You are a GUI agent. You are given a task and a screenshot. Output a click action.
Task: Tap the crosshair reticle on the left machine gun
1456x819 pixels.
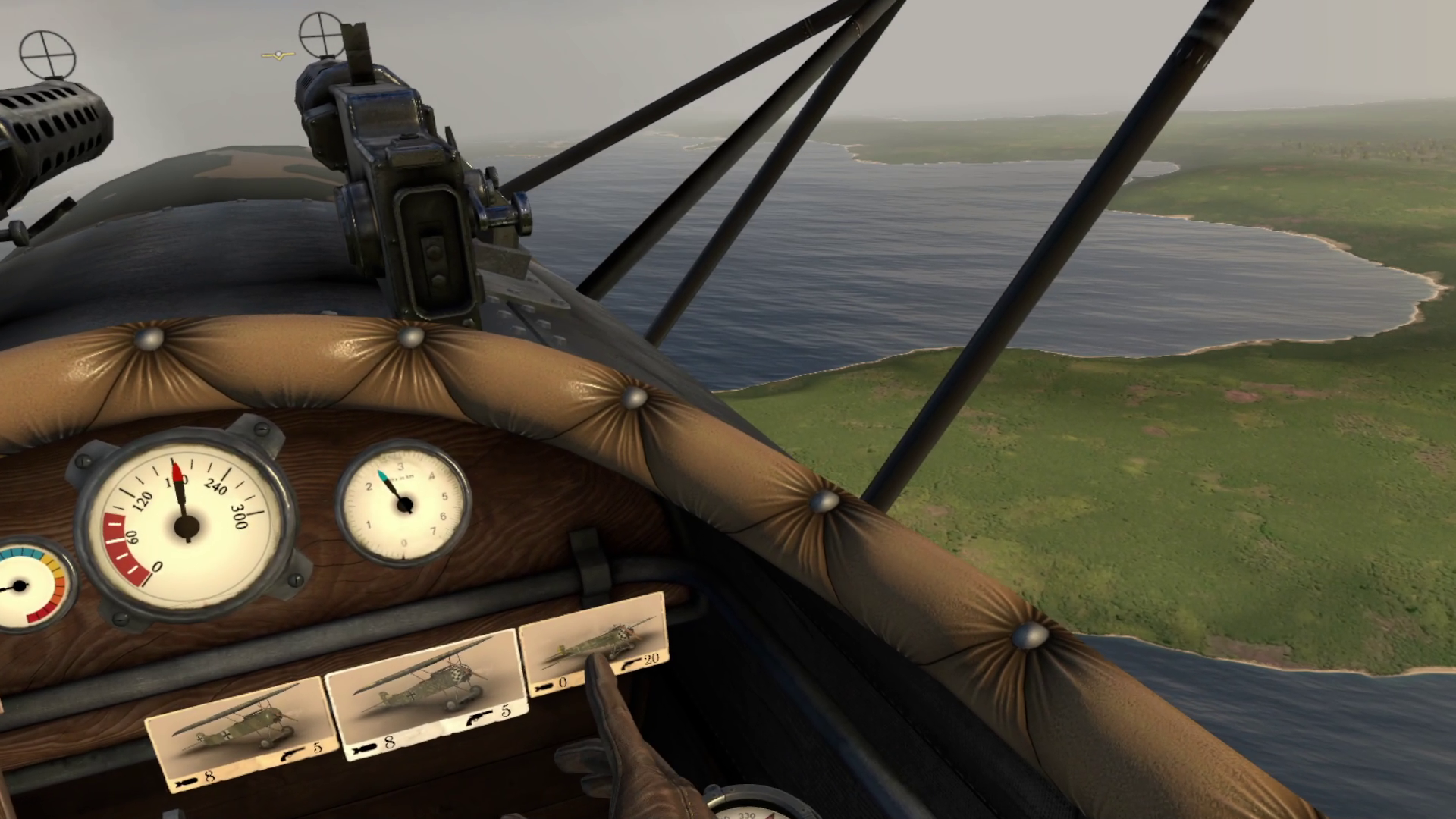pyautogui.click(x=49, y=53)
